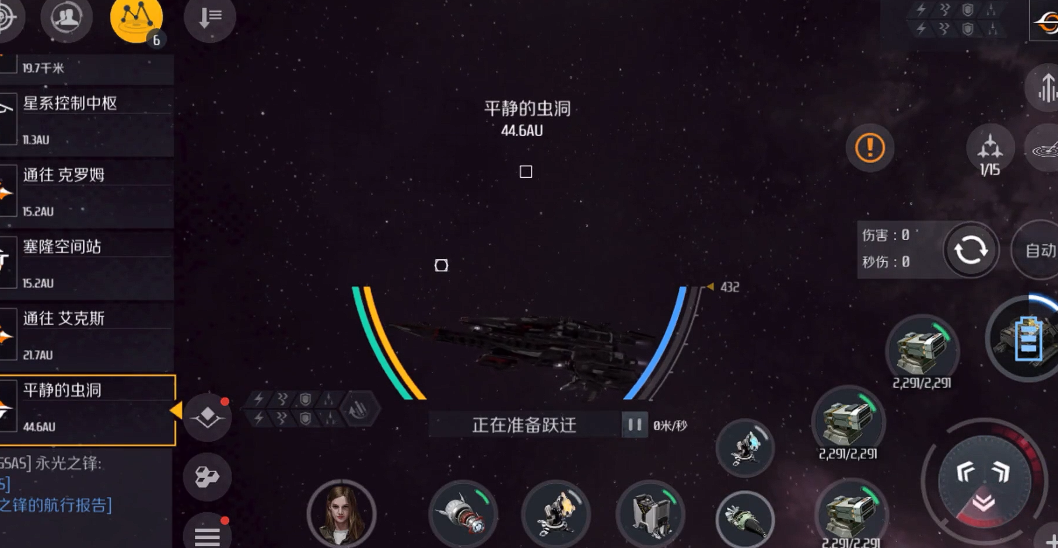
Task: Switch to the fleet members tab
Action: [x=66, y=18]
